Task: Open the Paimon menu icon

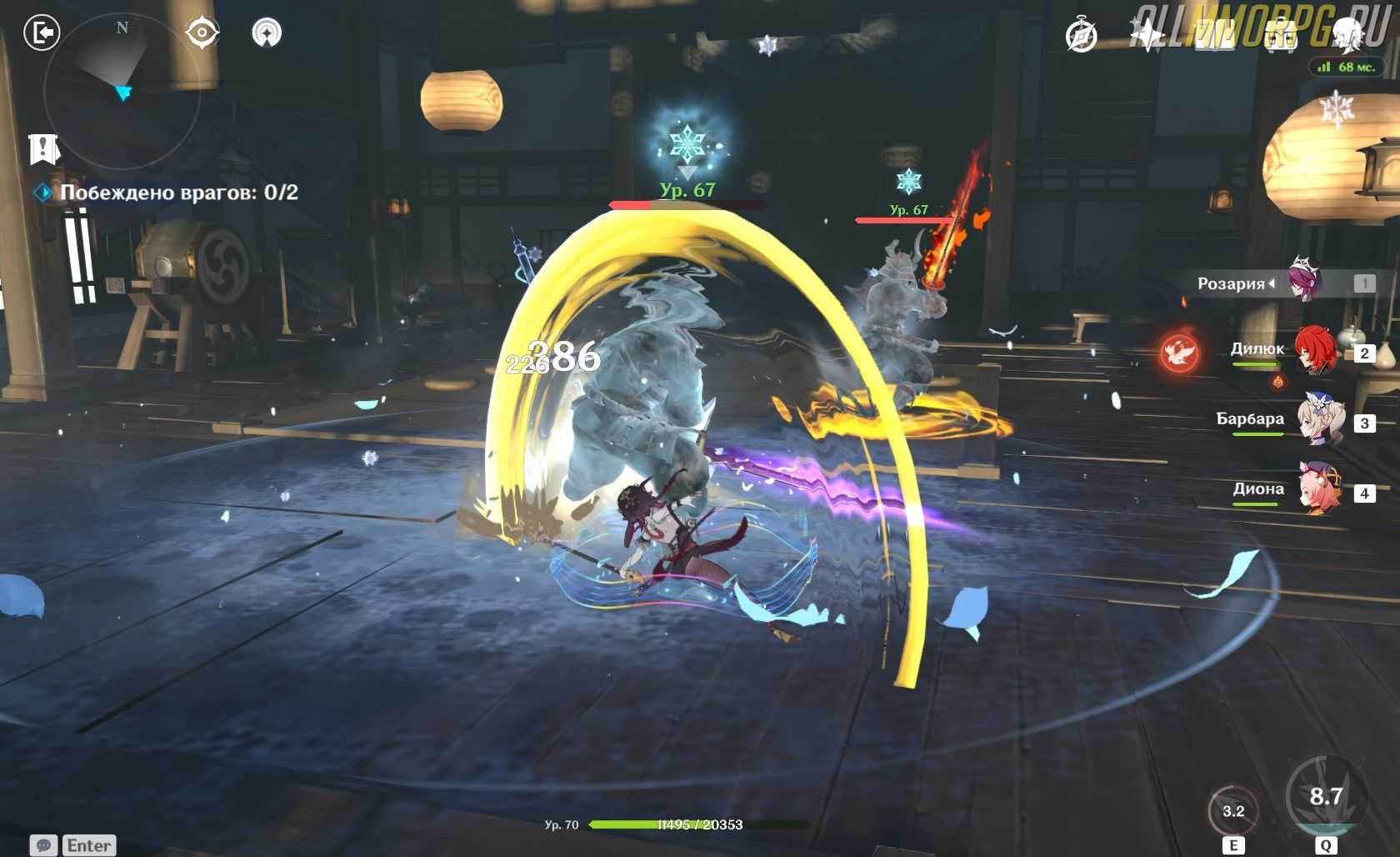Action: (x=1347, y=35)
